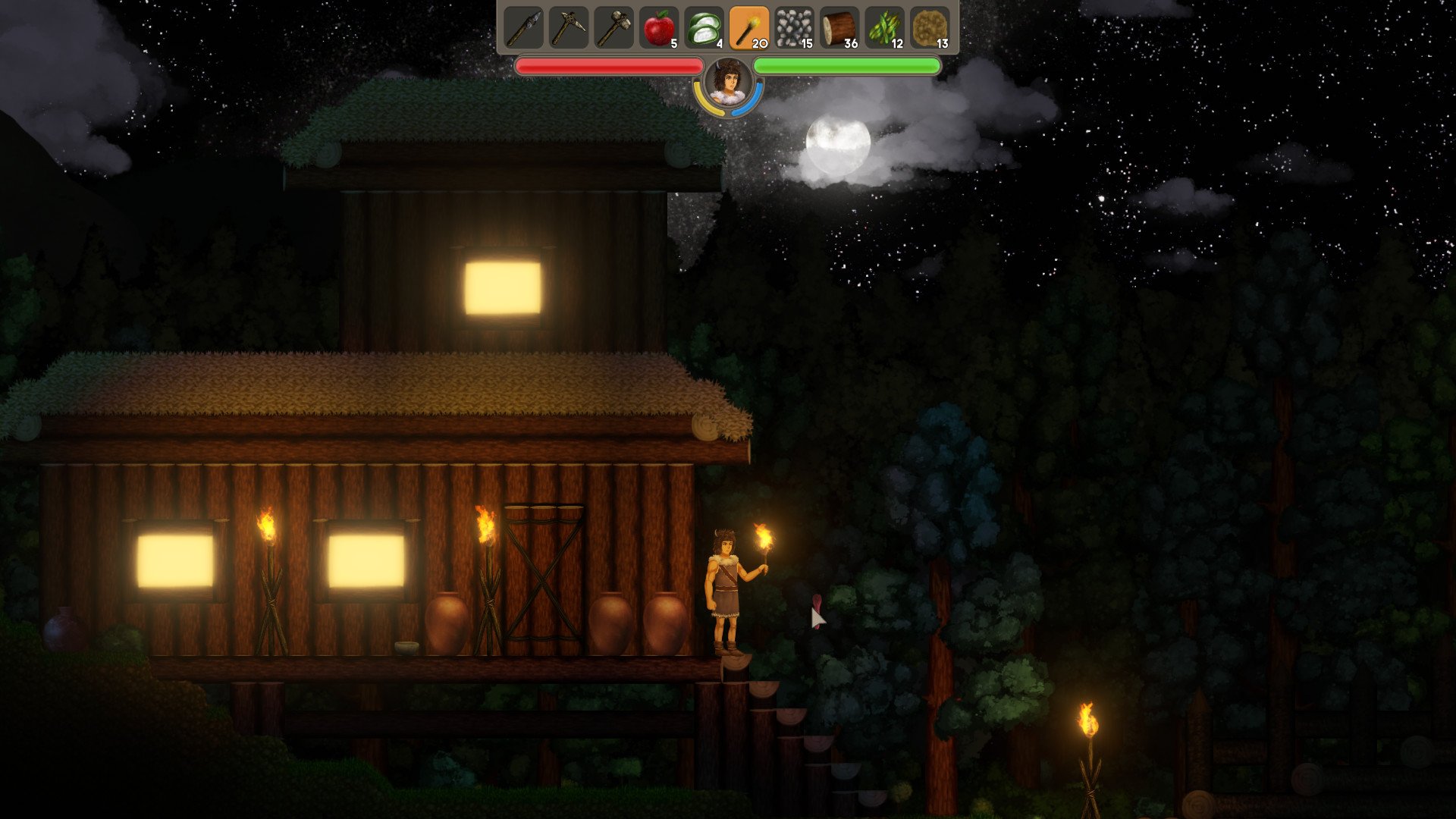This screenshot has height=819, width=1456.
Task: Select the highlighted torch slot
Action: [749, 28]
